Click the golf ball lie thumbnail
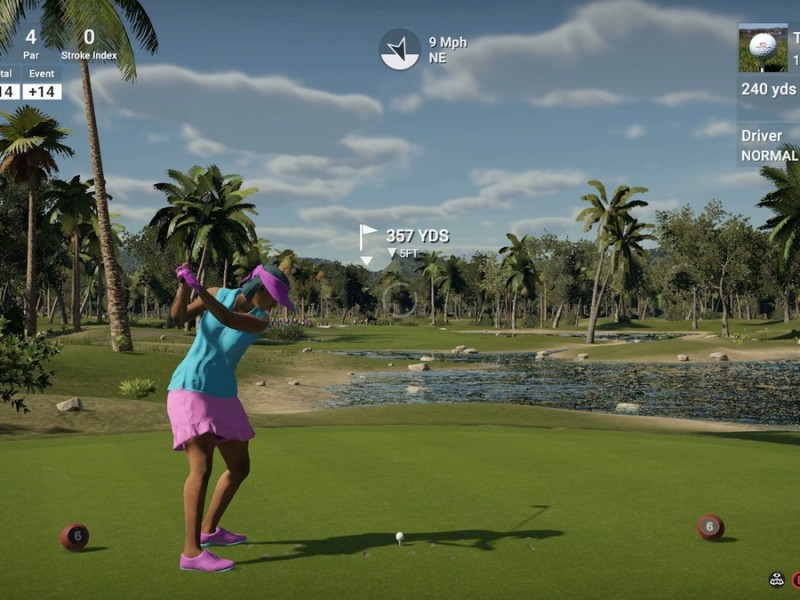The image size is (800, 600). (762, 48)
